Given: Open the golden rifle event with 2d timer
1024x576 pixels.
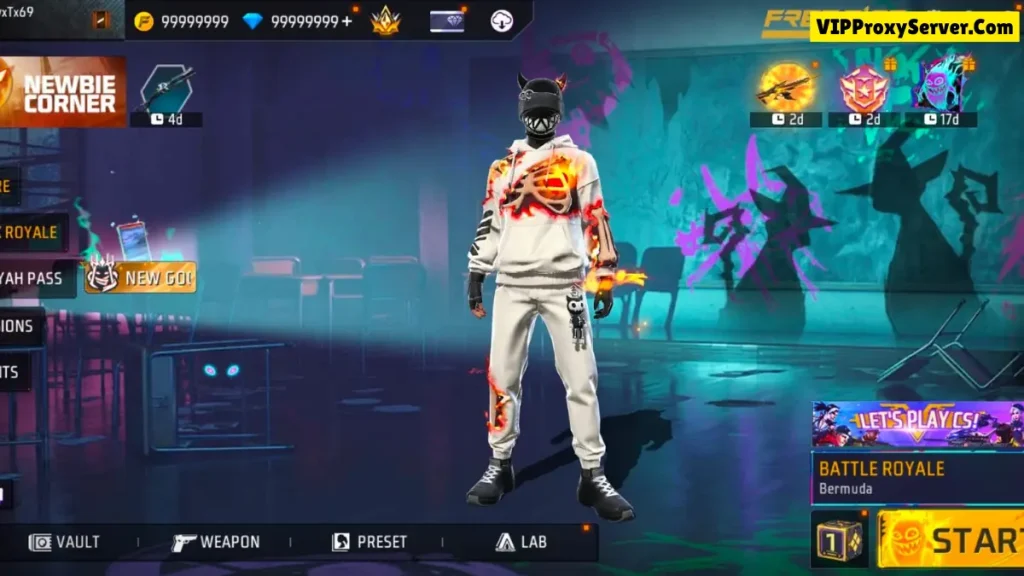Looking at the screenshot, I should [x=785, y=92].
